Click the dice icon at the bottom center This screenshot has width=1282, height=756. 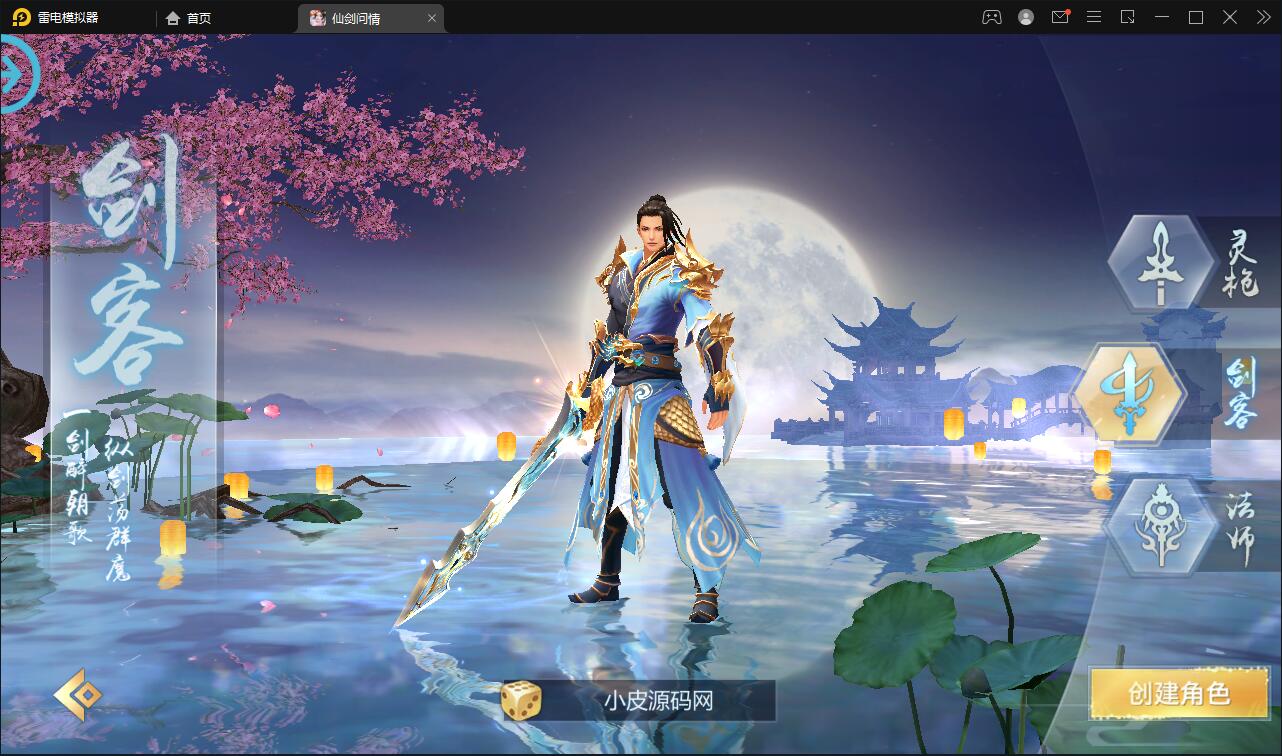[x=517, y=700]
